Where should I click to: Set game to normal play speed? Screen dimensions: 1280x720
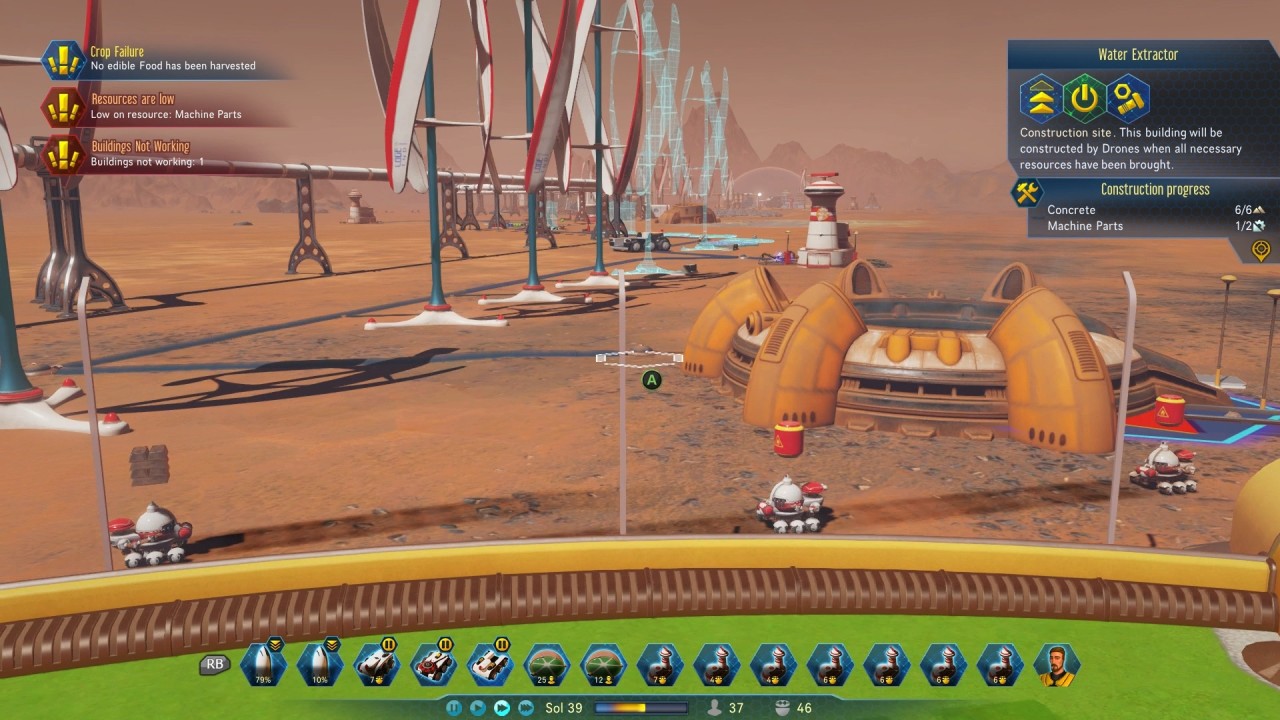[x=478, y=708]
